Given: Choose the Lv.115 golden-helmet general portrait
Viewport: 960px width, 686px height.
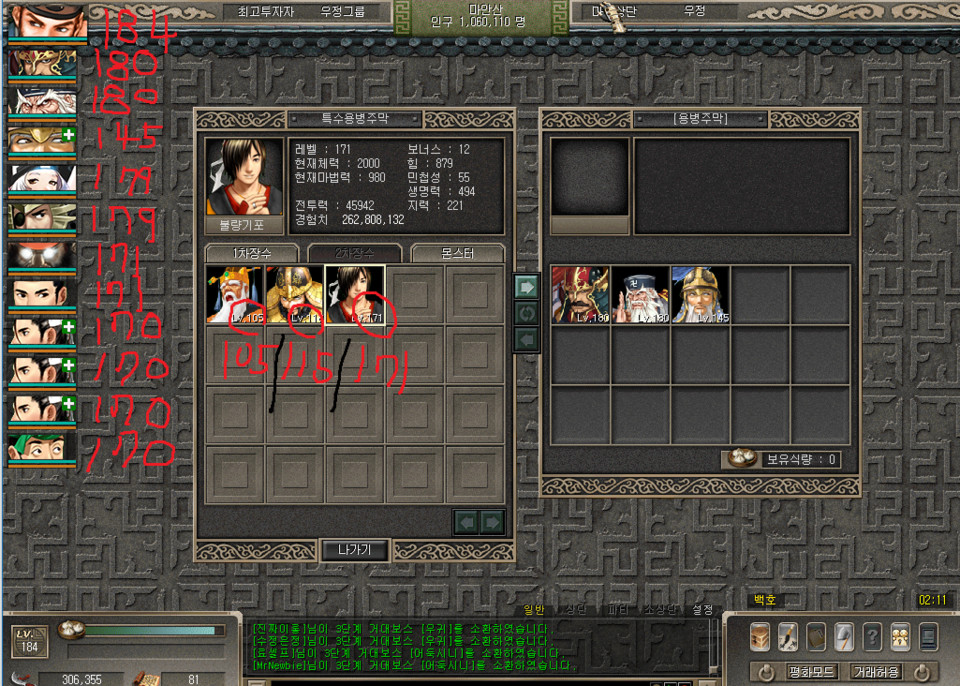Looking at the screenshot, I should point(295,294).
